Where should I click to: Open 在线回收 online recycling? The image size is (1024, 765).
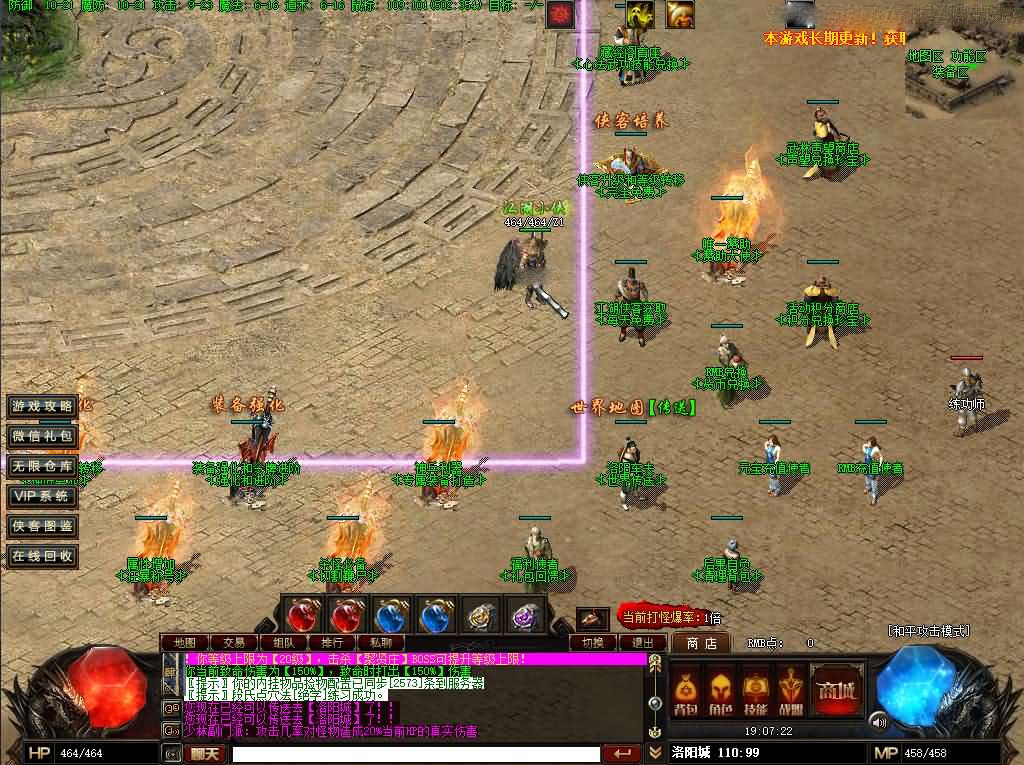pos(42,556)
